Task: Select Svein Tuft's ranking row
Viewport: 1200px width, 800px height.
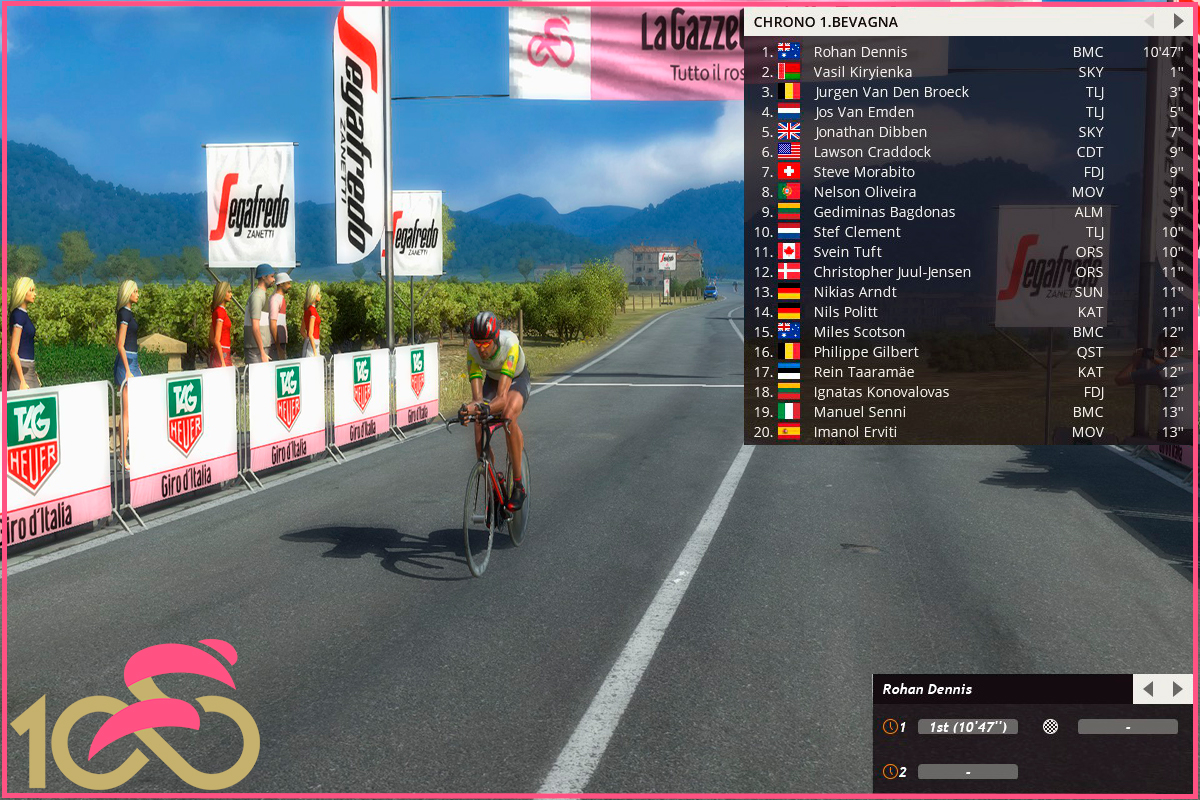Action: click(847, 252)
